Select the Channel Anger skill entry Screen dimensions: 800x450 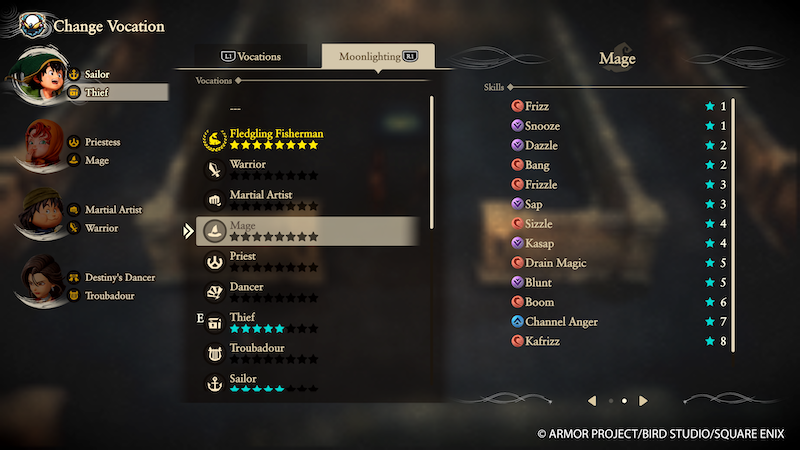pyautogui.click(x=620, y=322)
